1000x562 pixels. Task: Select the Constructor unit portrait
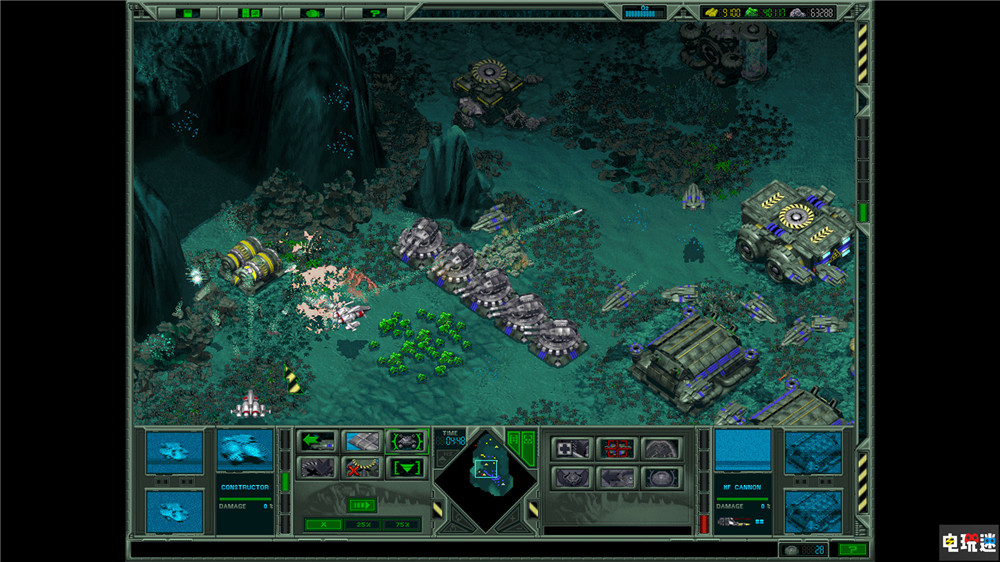point(245,450)
